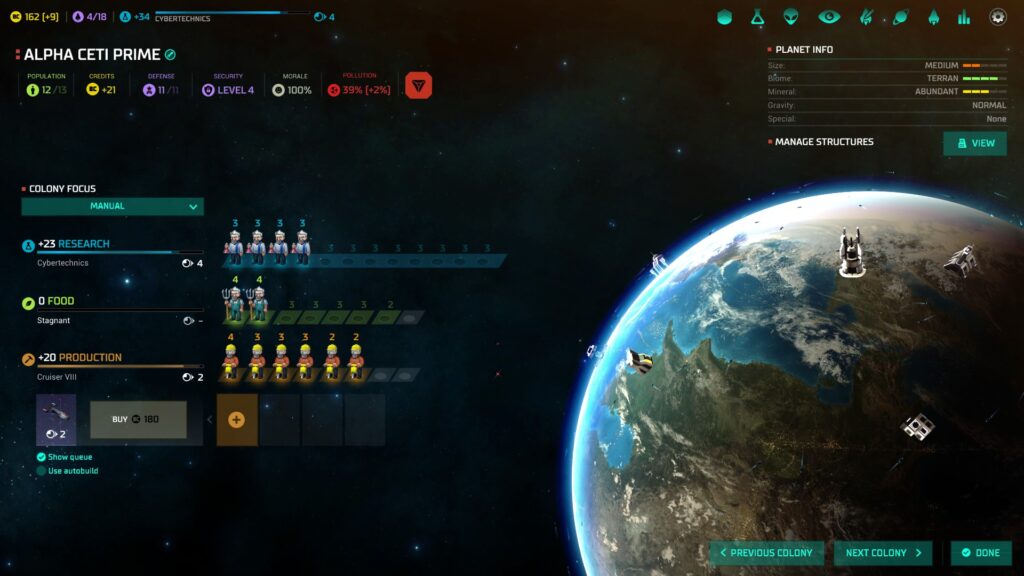Enable the Use autobuild option

tap(41, 471)
